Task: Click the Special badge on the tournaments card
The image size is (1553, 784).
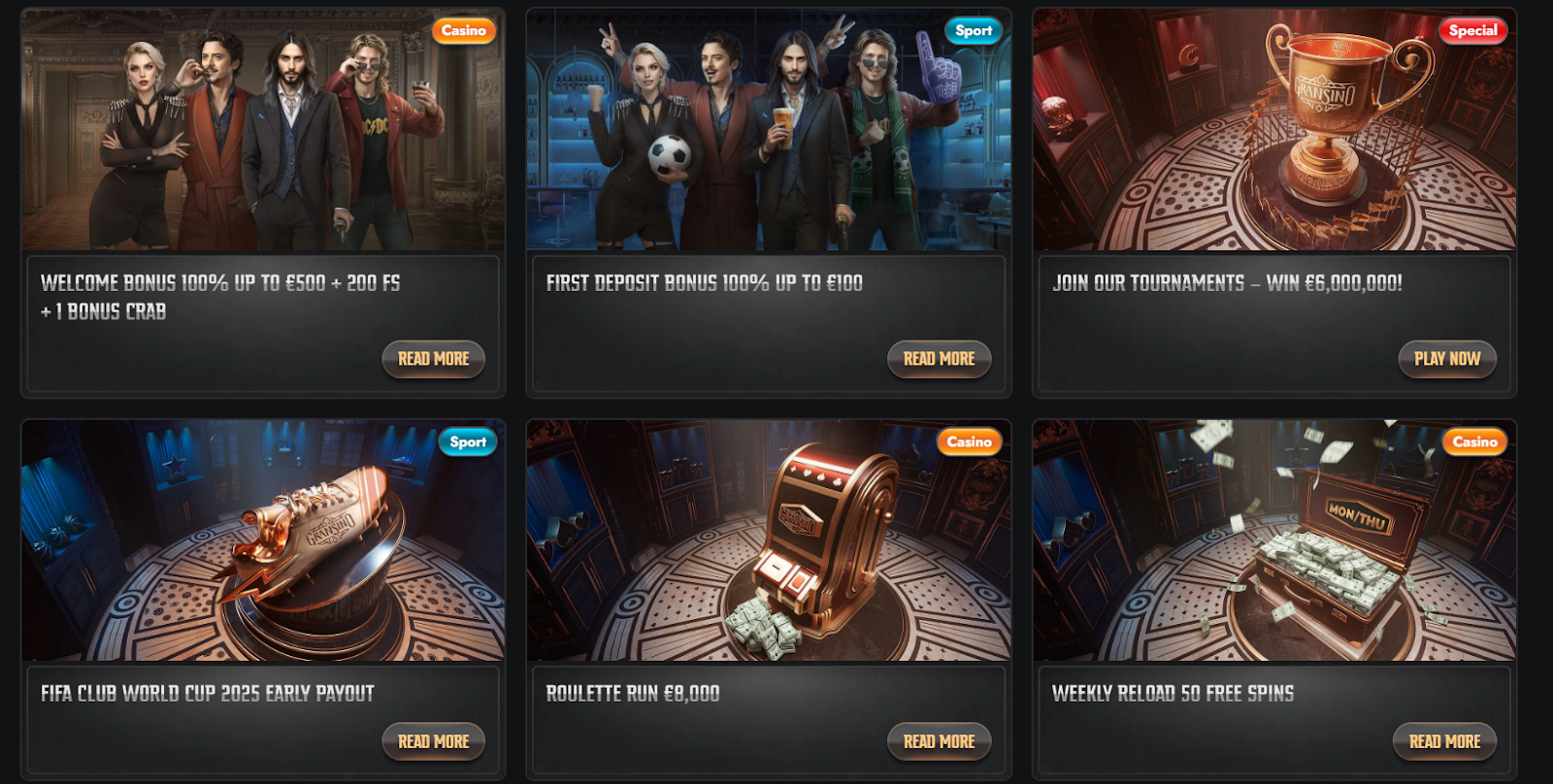Action: (1472, 30)
